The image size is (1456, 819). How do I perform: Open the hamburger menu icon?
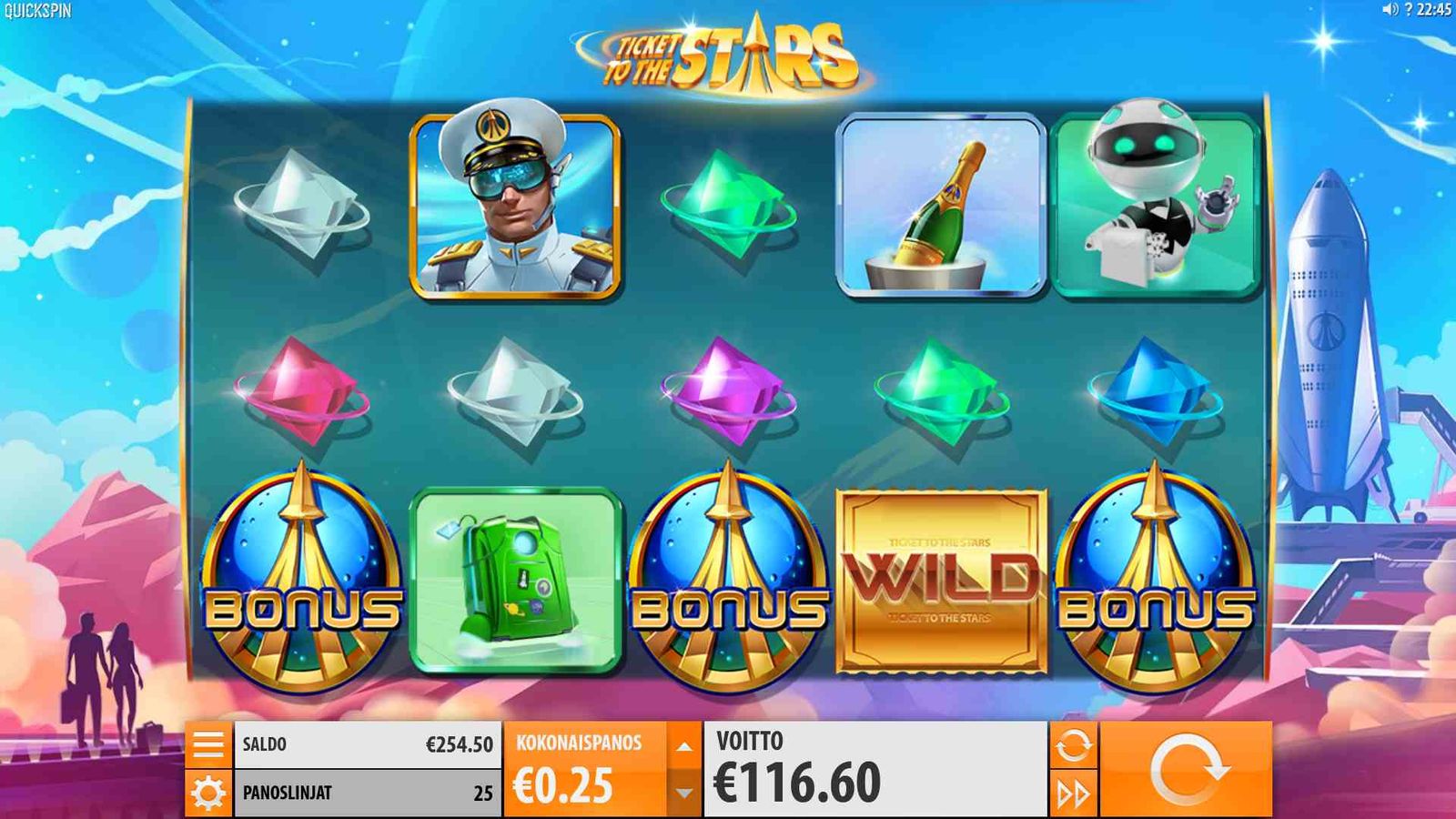coord(209,745)
